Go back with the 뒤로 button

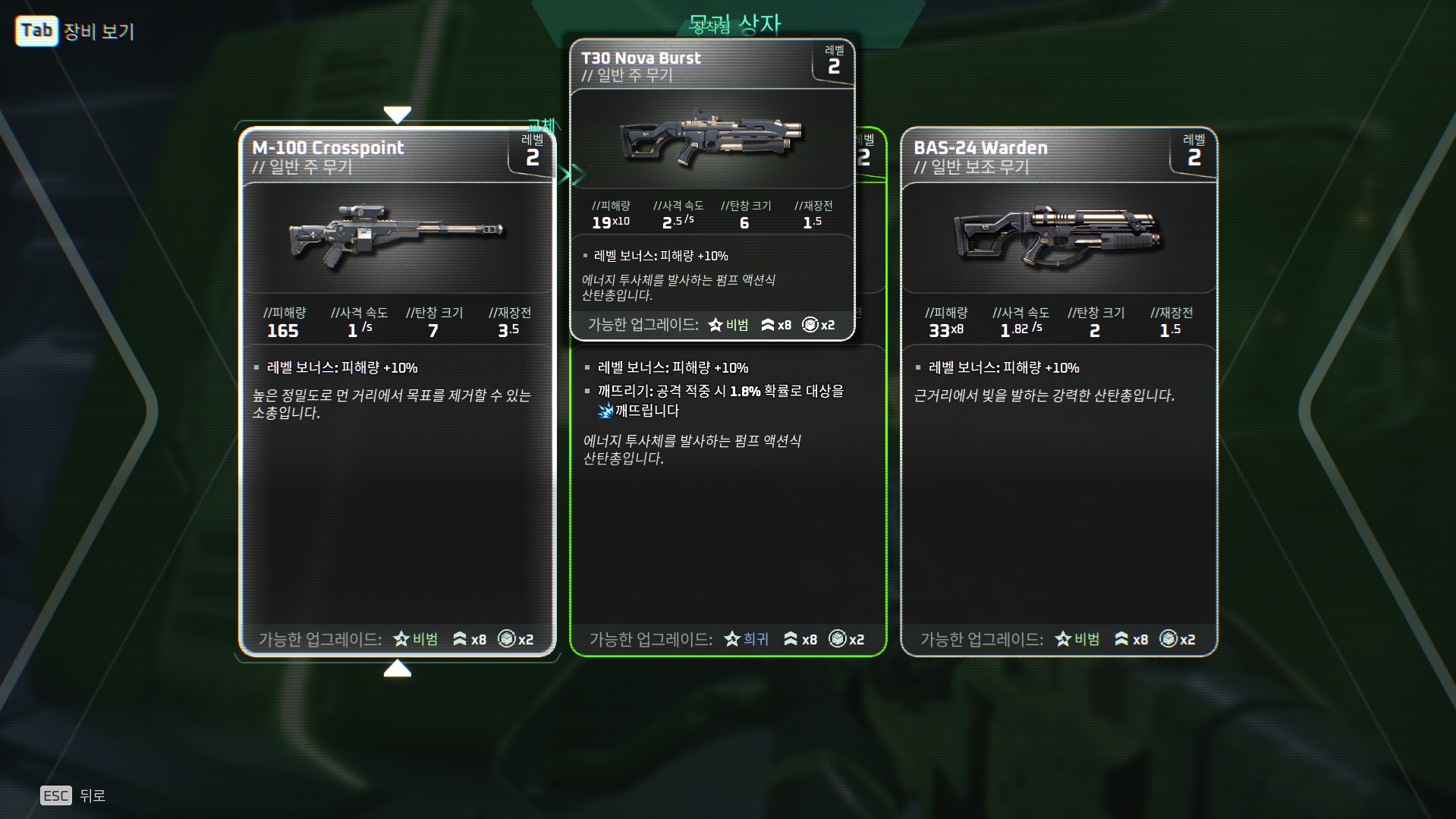point(74,795)
